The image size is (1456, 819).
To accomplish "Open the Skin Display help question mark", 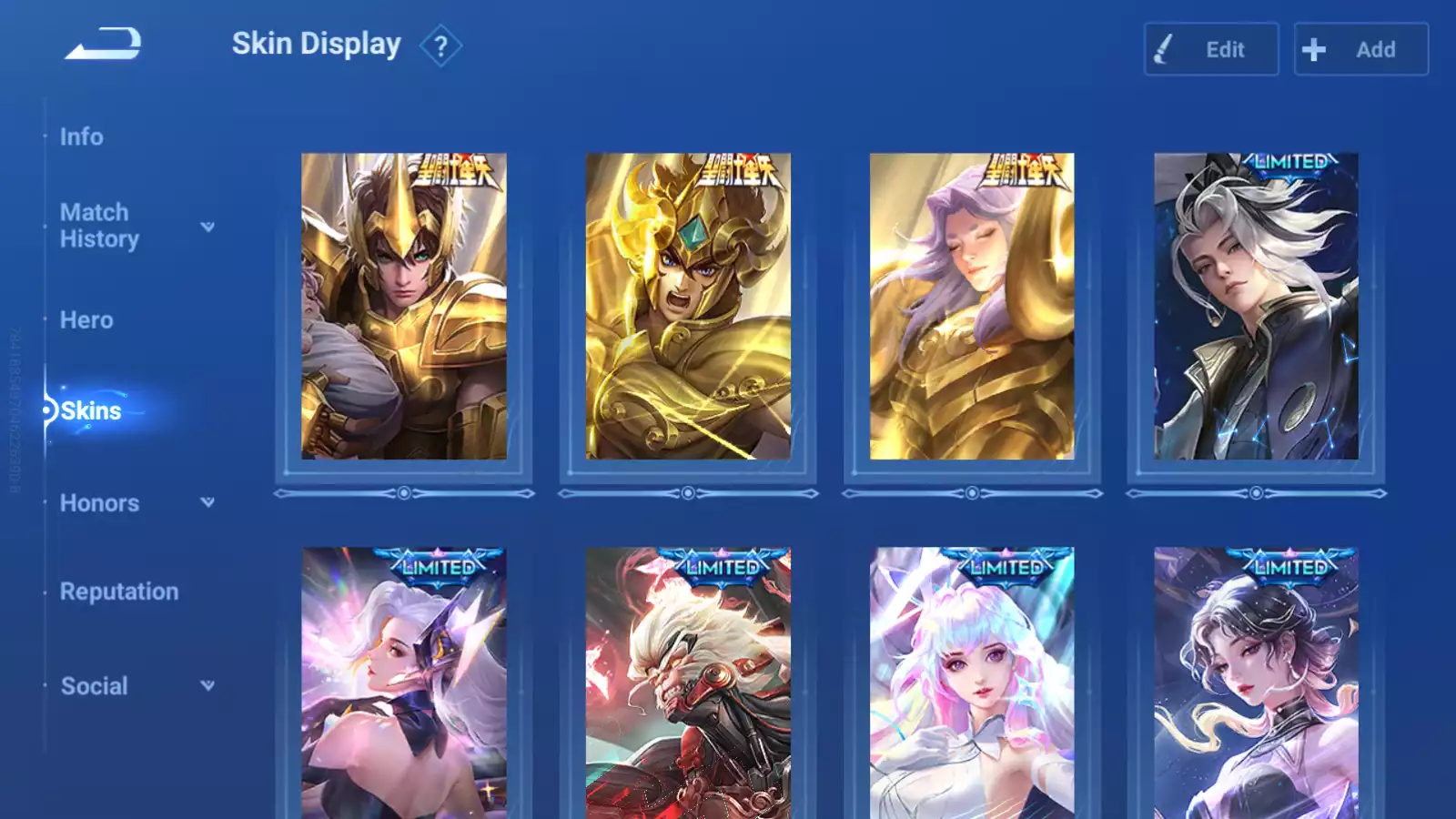I will (x=440, y=46).
